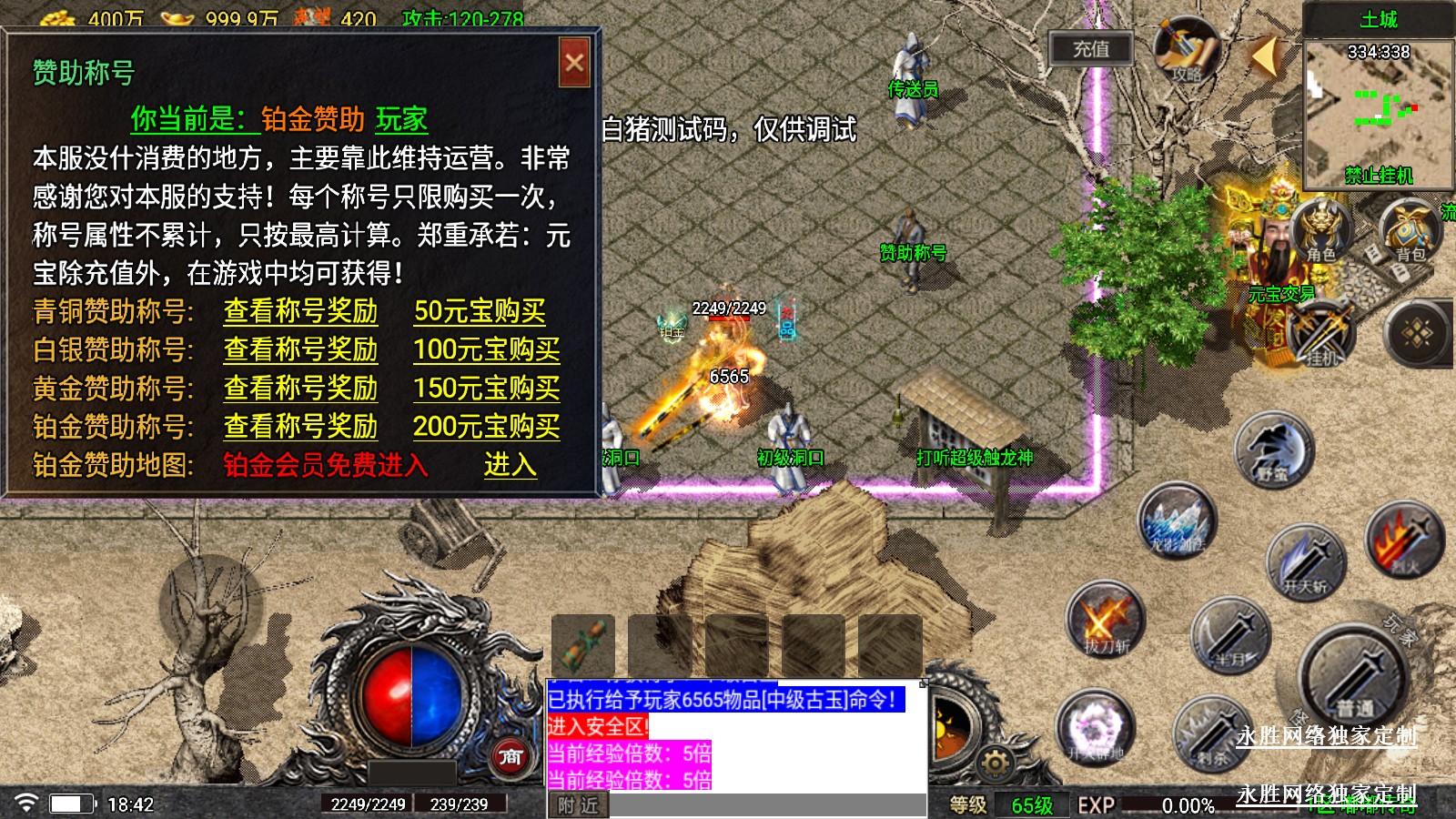Buy the gold title for 150元宝
Viewport: 1456px width, 819px height.
point(486,389)
